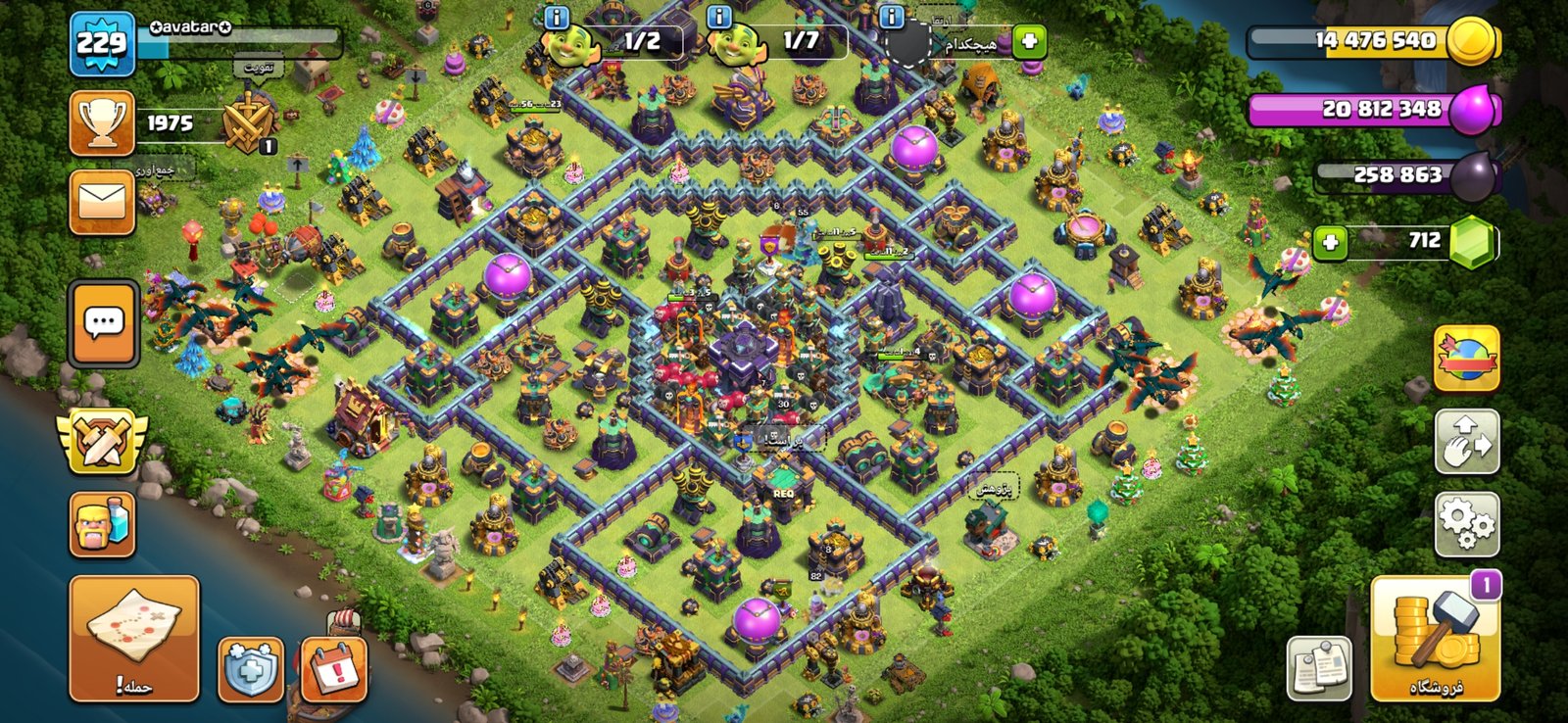This screenshot has width=1568, height=723.
Task: Open the settings gears
Action: 1466,524
